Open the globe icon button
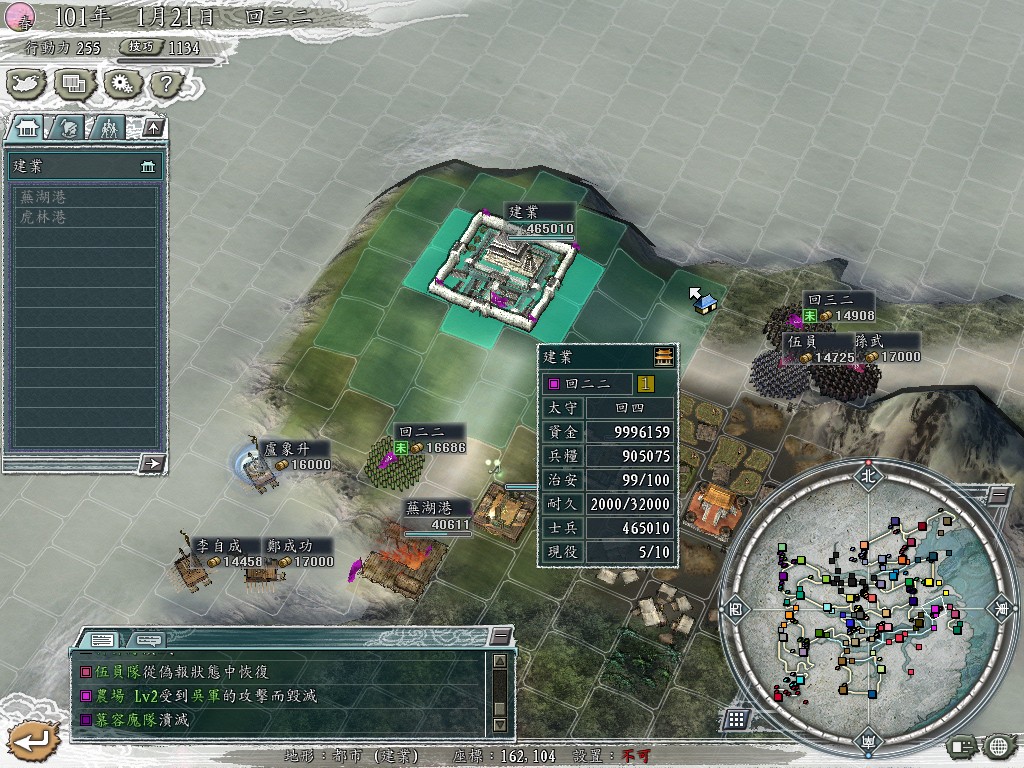This screenshot has width=1024, height=768. tap(998, 745)
